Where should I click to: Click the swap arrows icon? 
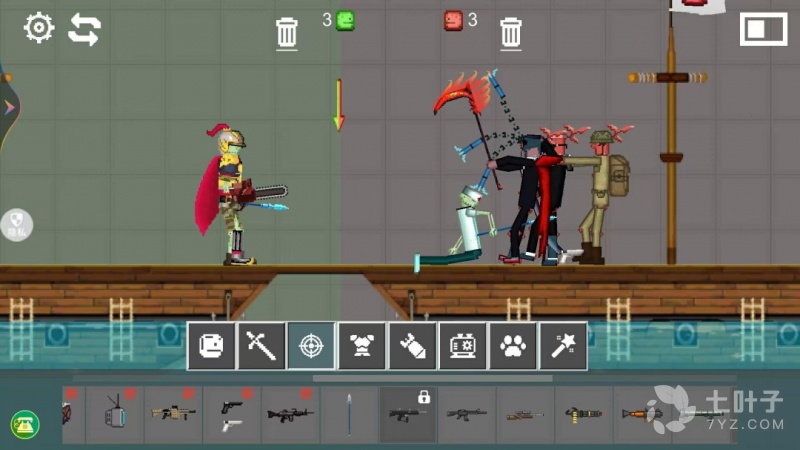pos(84,30)
